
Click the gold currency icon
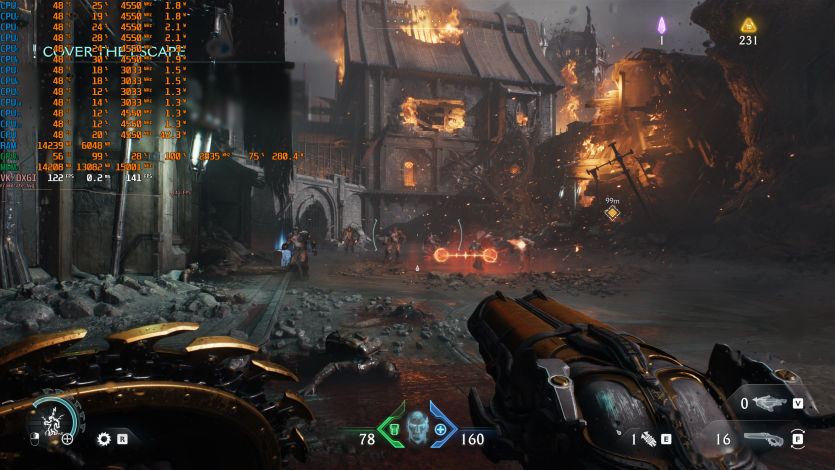tap(748, 25)
